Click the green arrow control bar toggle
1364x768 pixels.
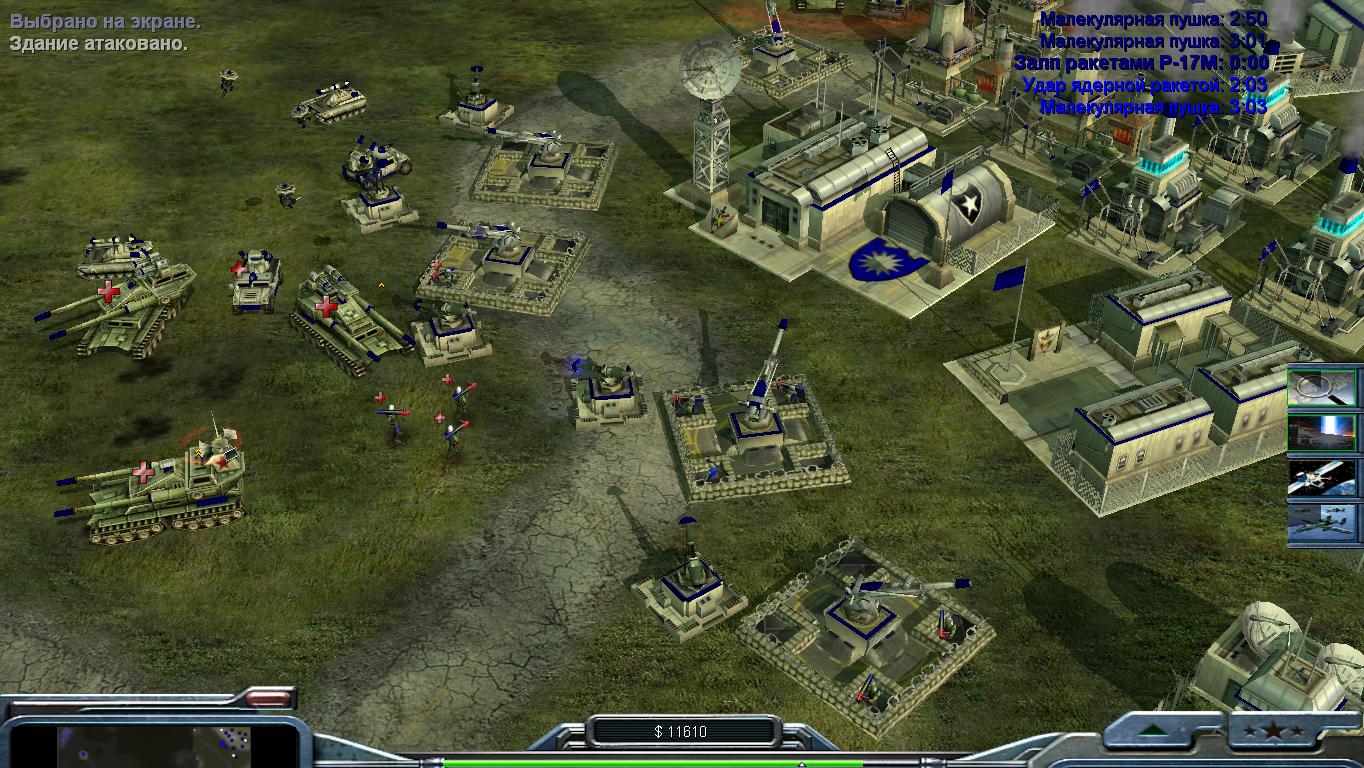[1154, 731]
